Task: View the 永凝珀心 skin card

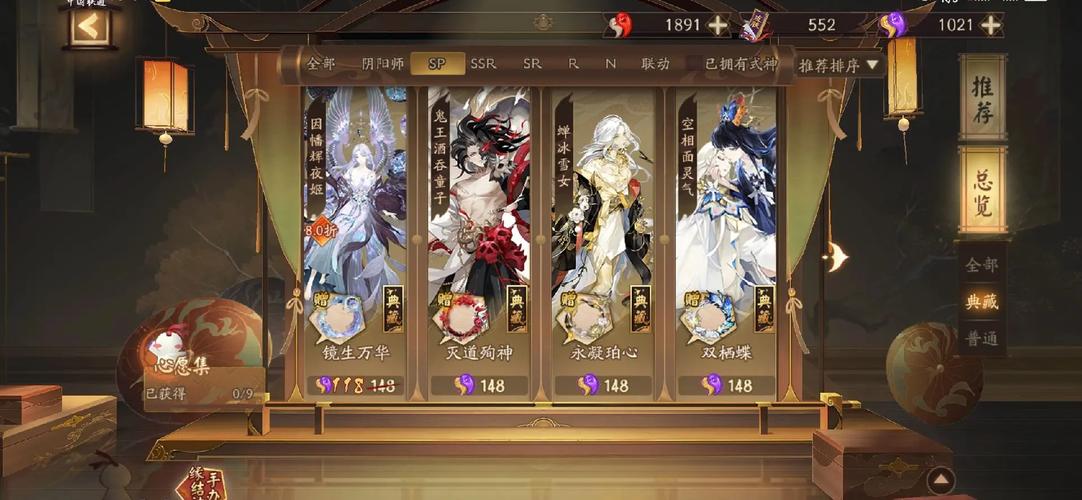Action: click(603, 230)
